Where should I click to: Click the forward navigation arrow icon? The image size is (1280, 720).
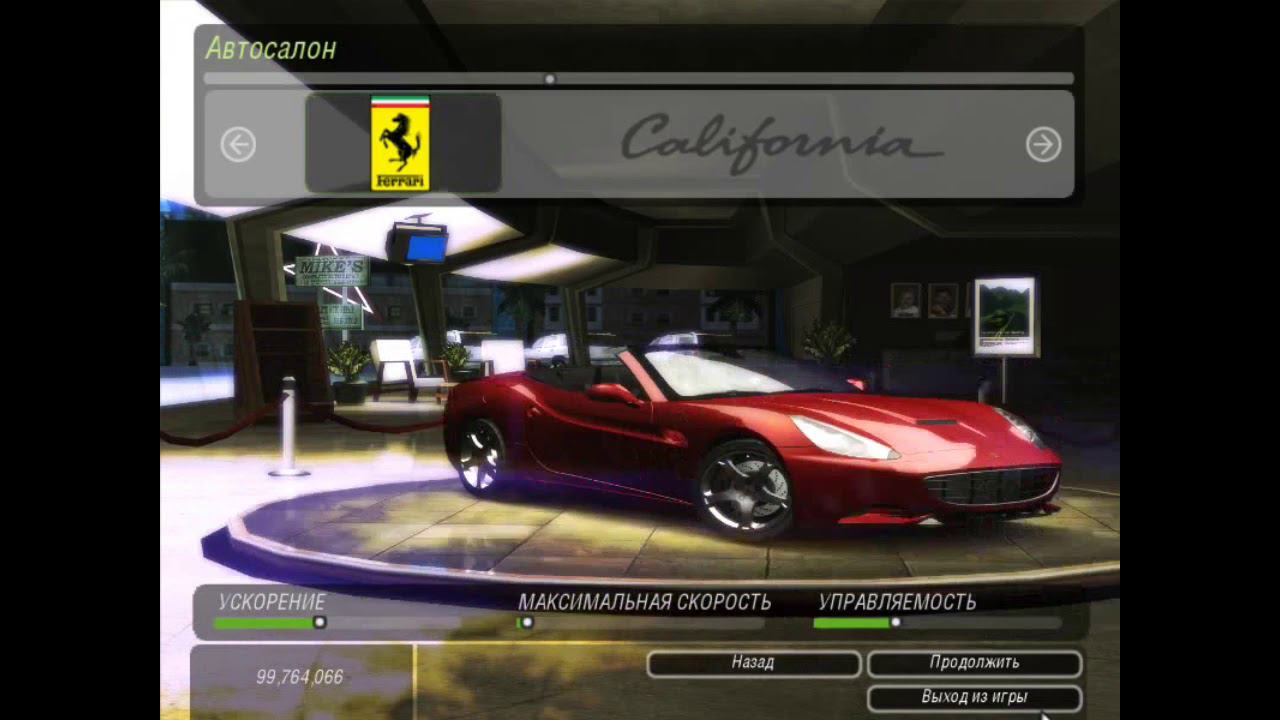(1043, 144)
